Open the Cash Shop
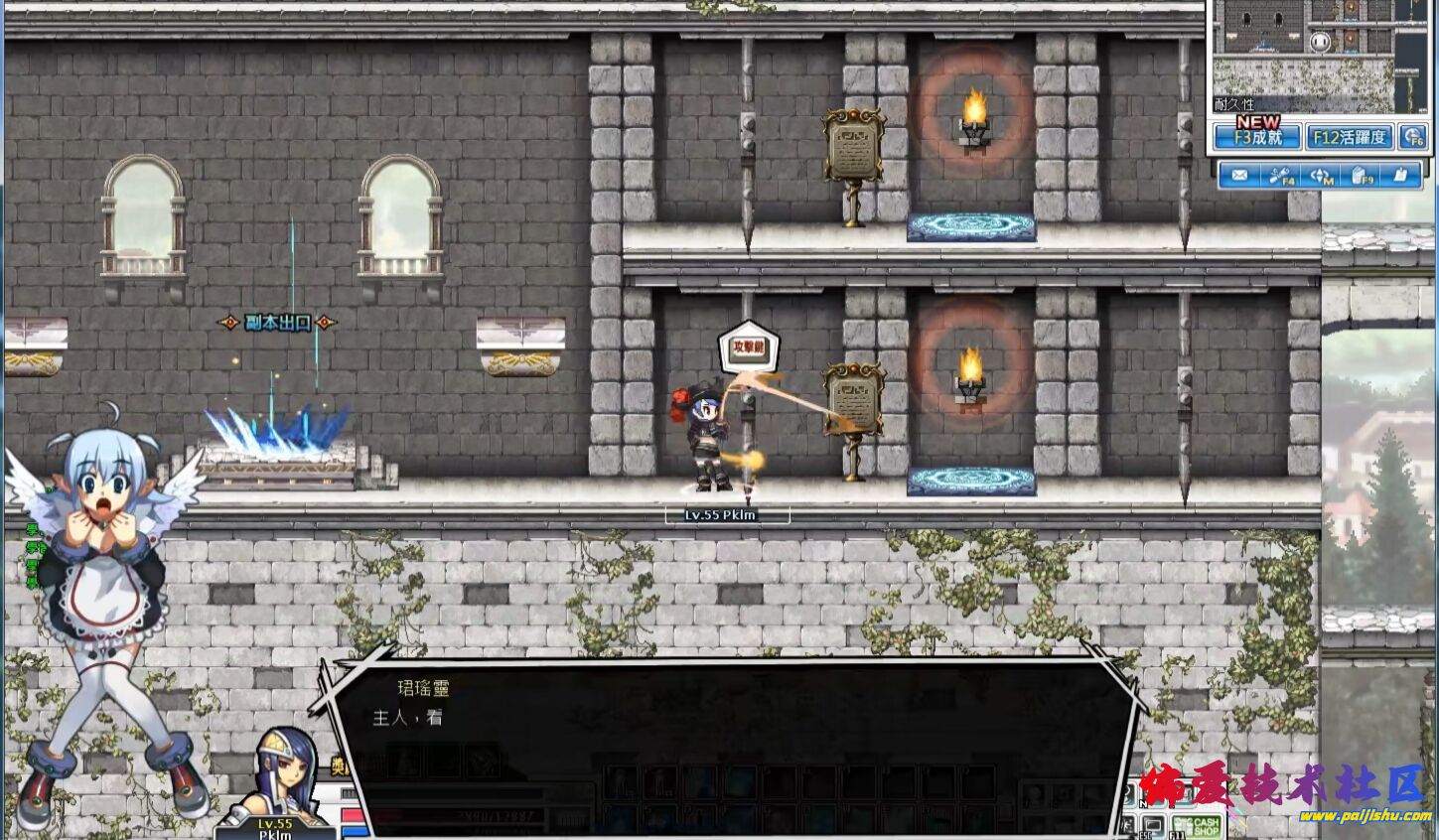1439x840 pixels. (1198, 826)
